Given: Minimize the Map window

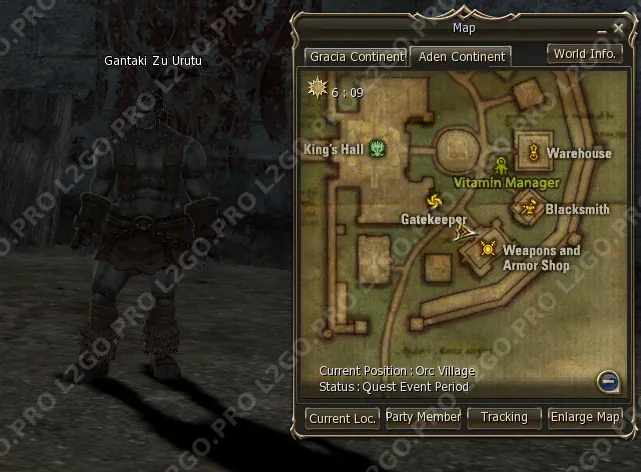Looking at the screenshot, I should click(x=601, y=31).
